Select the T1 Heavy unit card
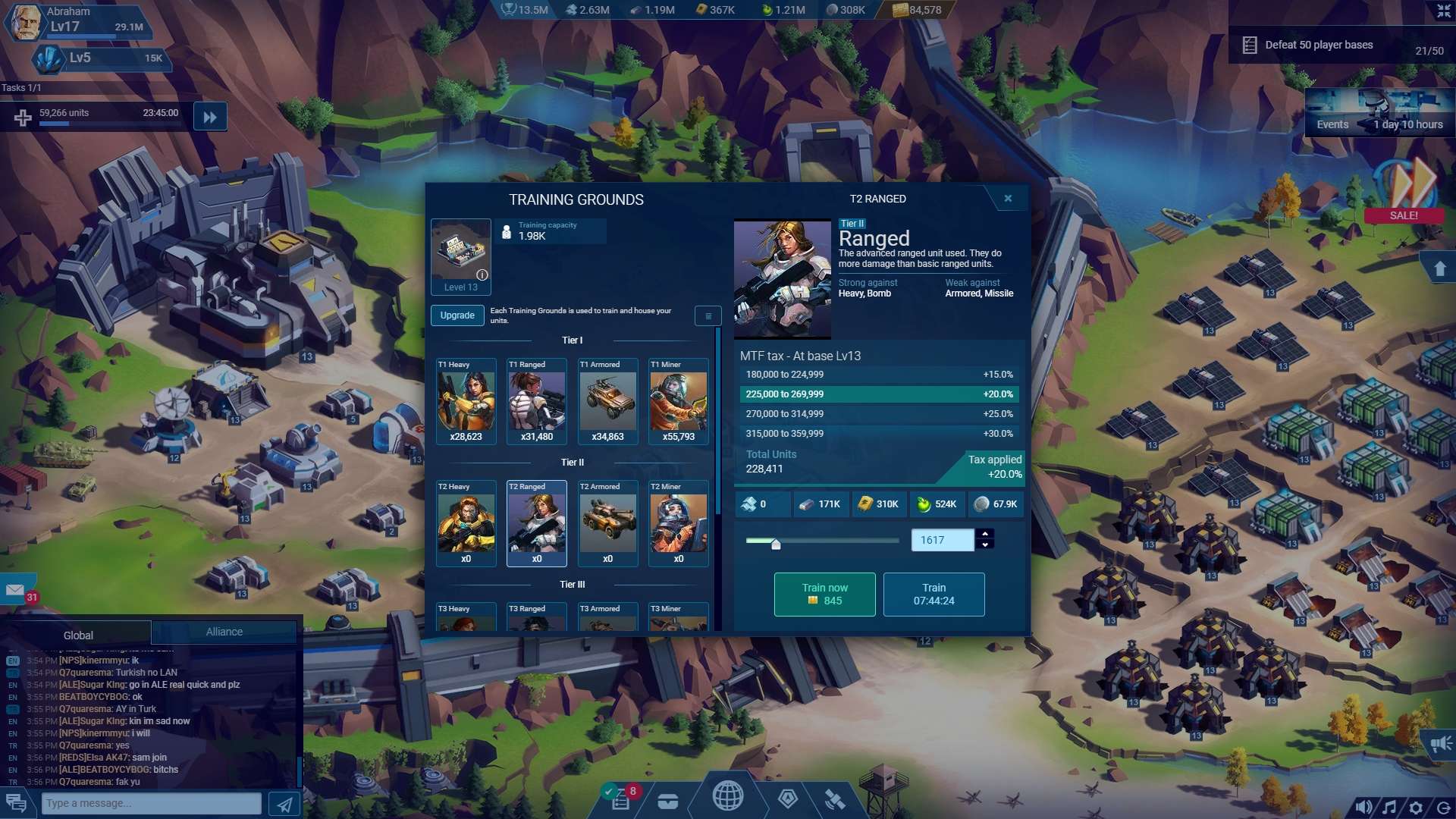The image size is (1456, 819). [x=466, y=401]
